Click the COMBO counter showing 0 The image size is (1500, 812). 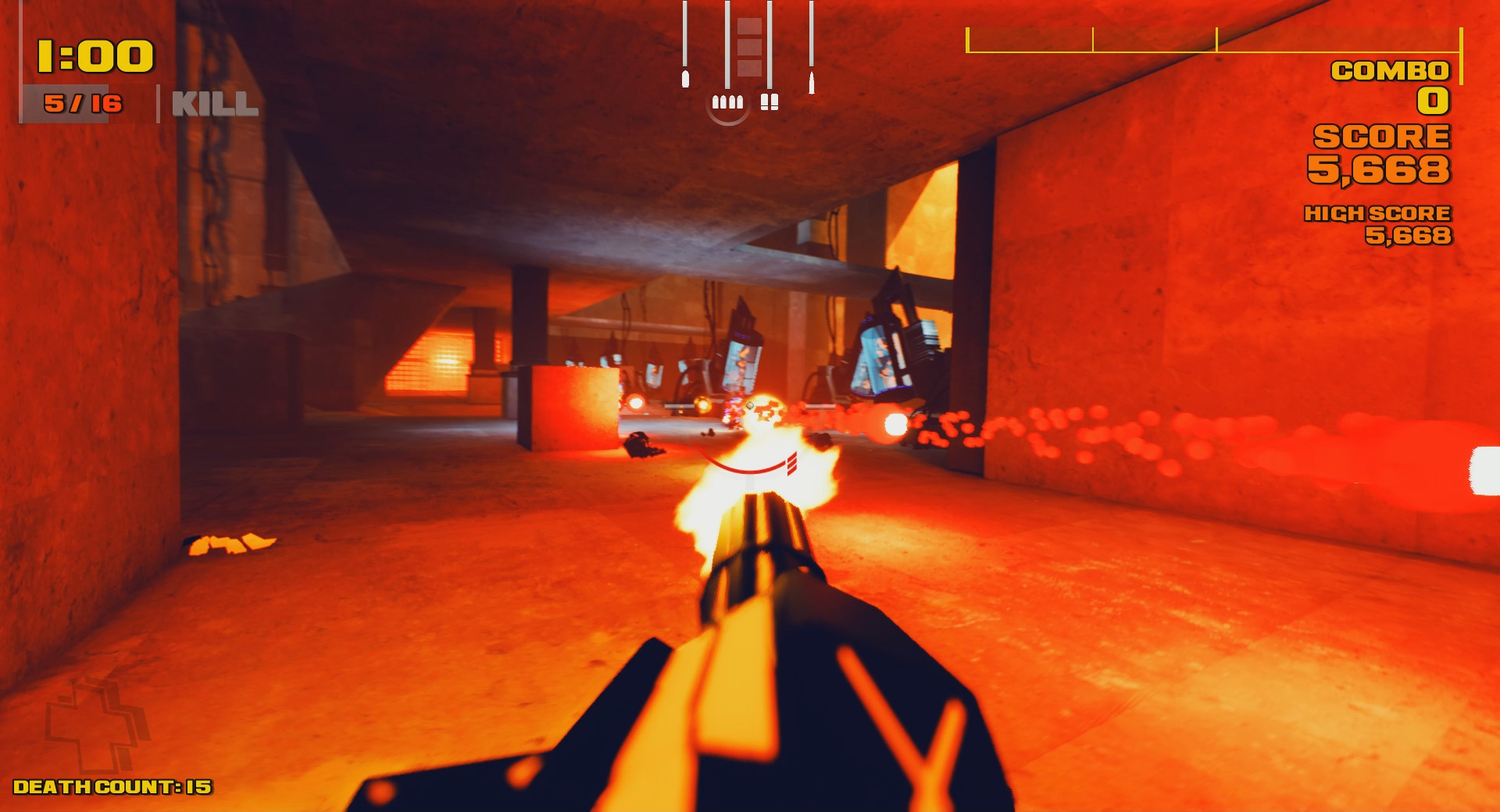1431,102
